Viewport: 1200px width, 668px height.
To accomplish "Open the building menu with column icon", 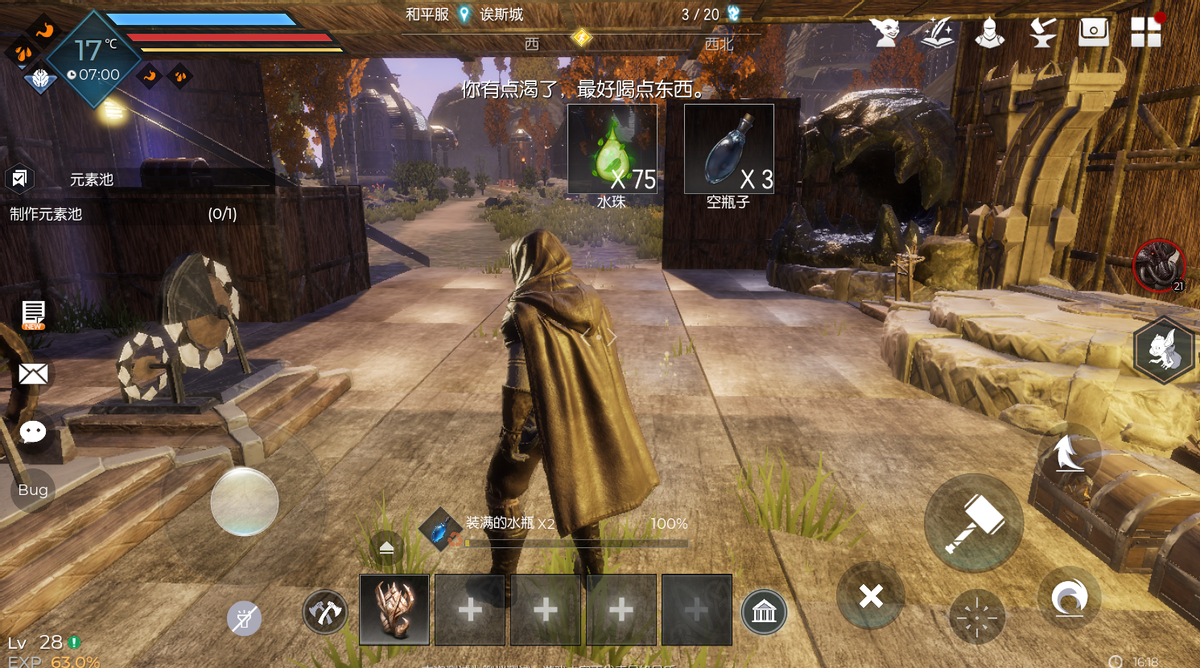I will click(764, 612).
